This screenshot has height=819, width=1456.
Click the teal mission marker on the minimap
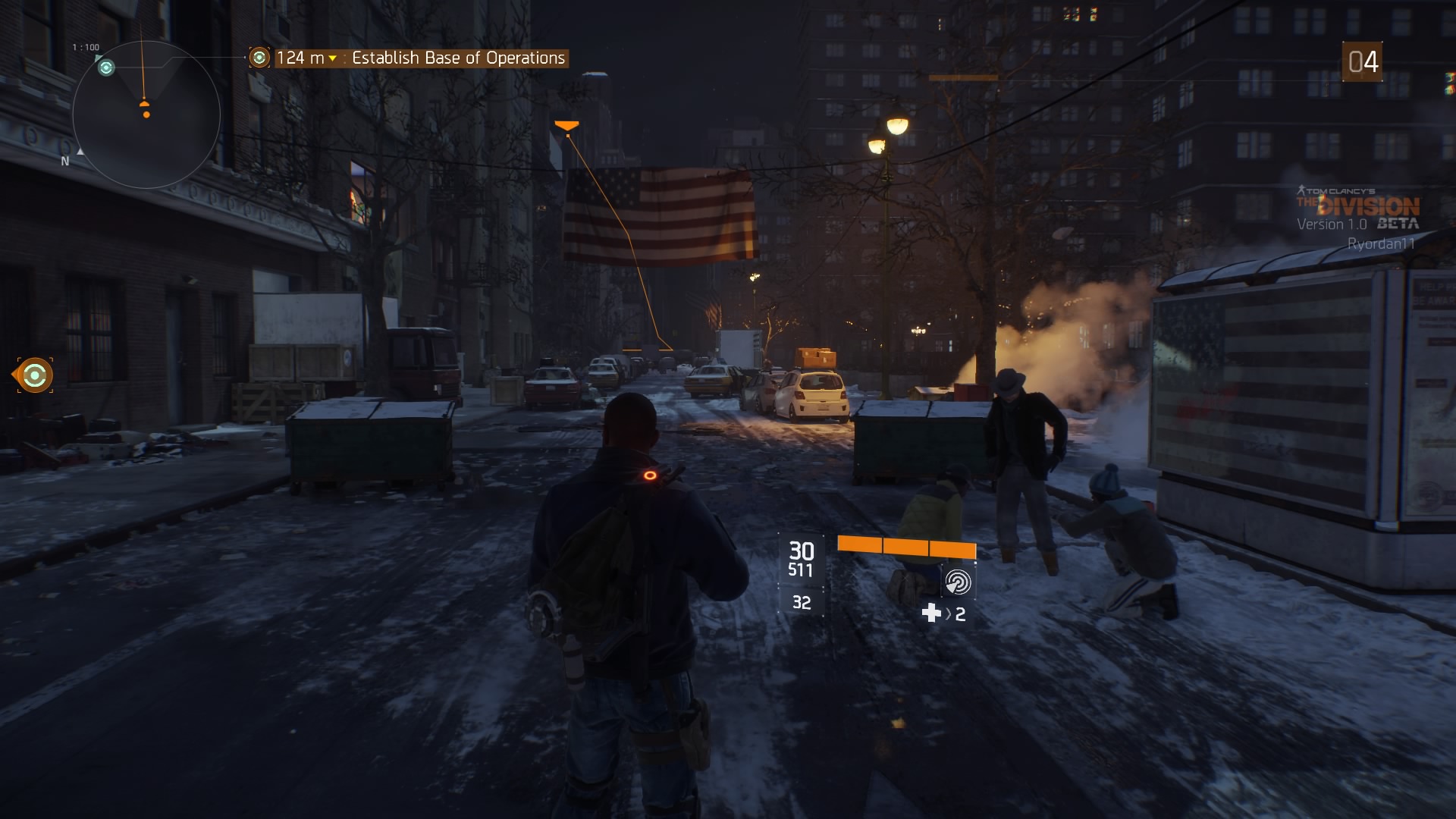point(106,68)
